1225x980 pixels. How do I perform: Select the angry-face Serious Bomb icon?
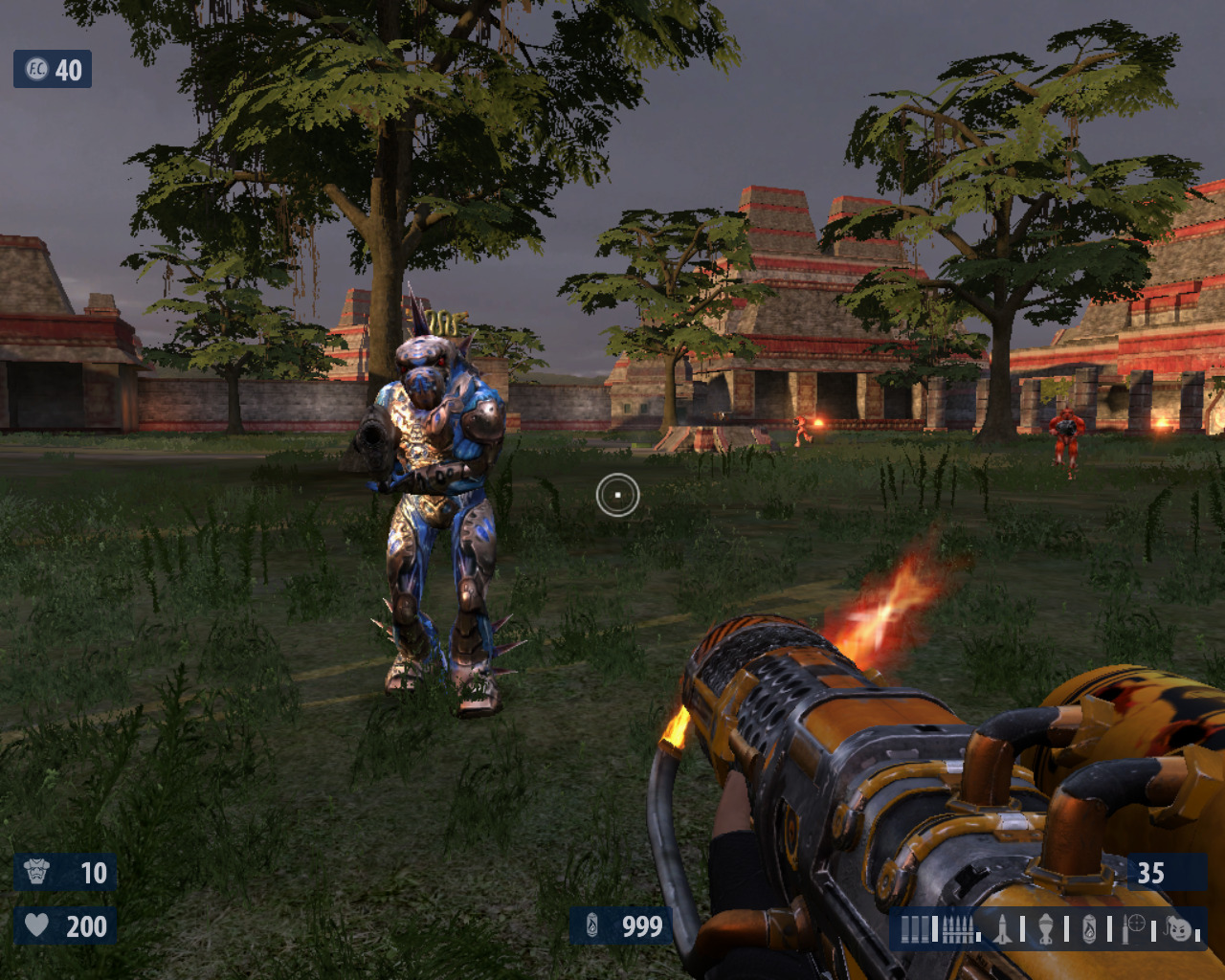1181,928
